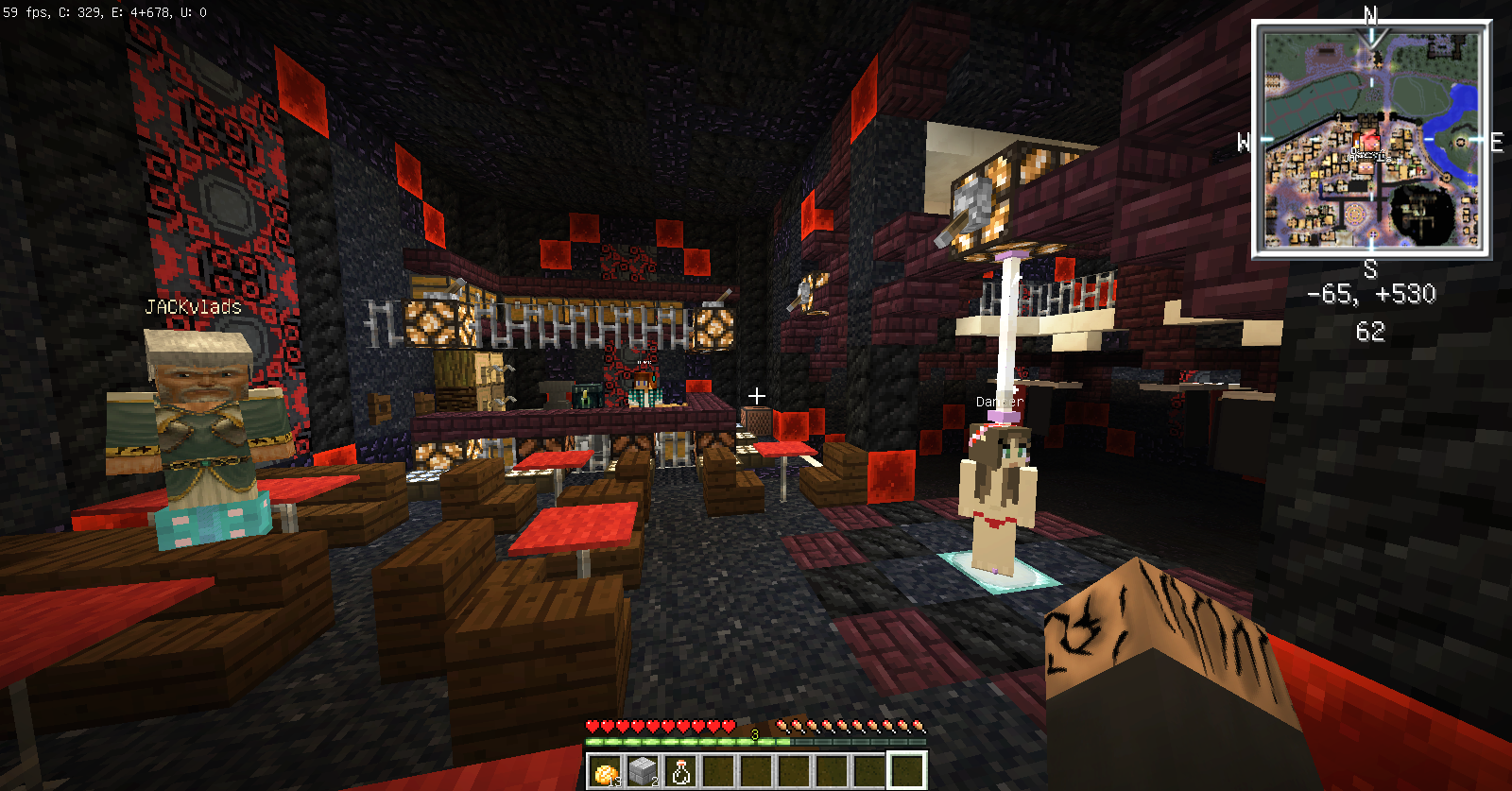Click the minimap in the corner
The width and height of the screenshot is (1512, 791).
pyautogui.click(x=1371, y=140)
